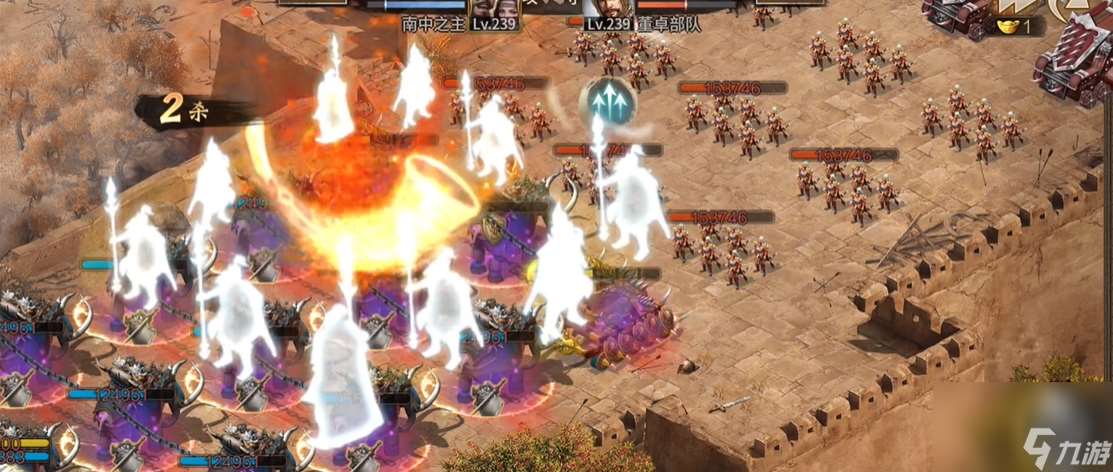
Task: Tap the 董卓部队 enemy commander portrait
Action: point(608,8)
